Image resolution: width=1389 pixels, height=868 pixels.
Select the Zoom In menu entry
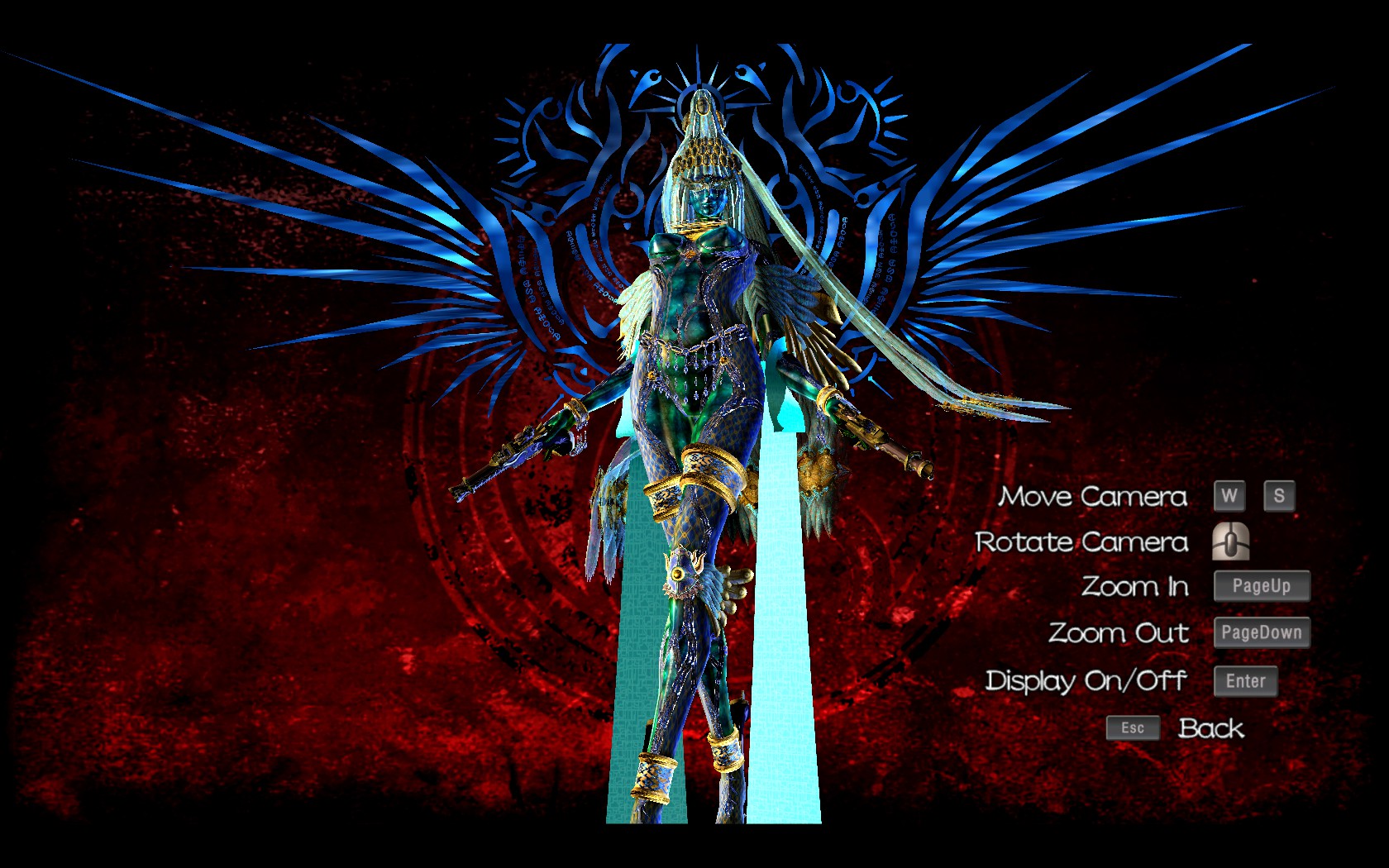point(1136,586)
